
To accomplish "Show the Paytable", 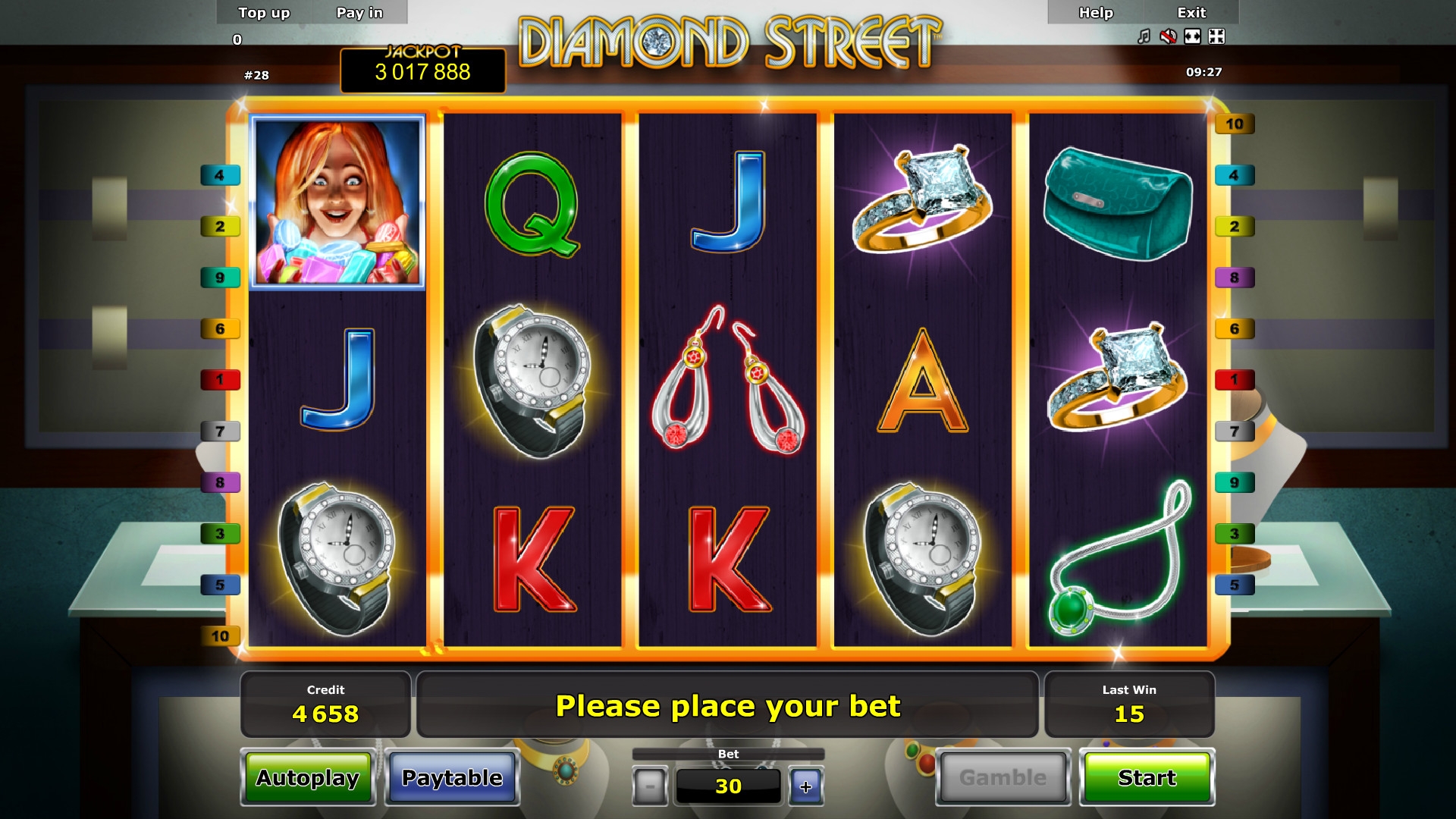I will (x=452, y=777).
